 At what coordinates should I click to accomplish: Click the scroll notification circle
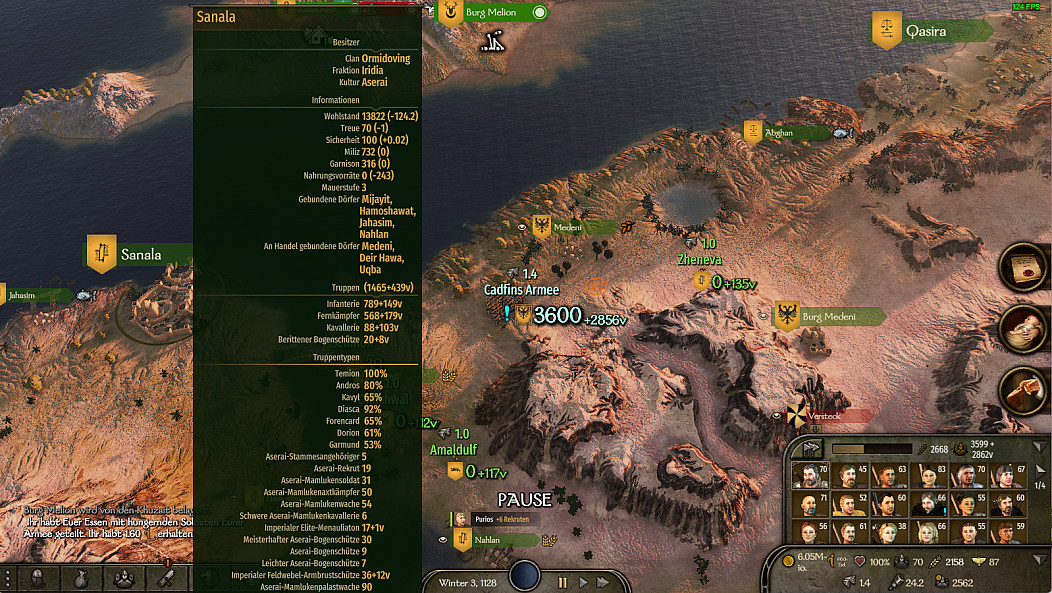pos(1023,268)
